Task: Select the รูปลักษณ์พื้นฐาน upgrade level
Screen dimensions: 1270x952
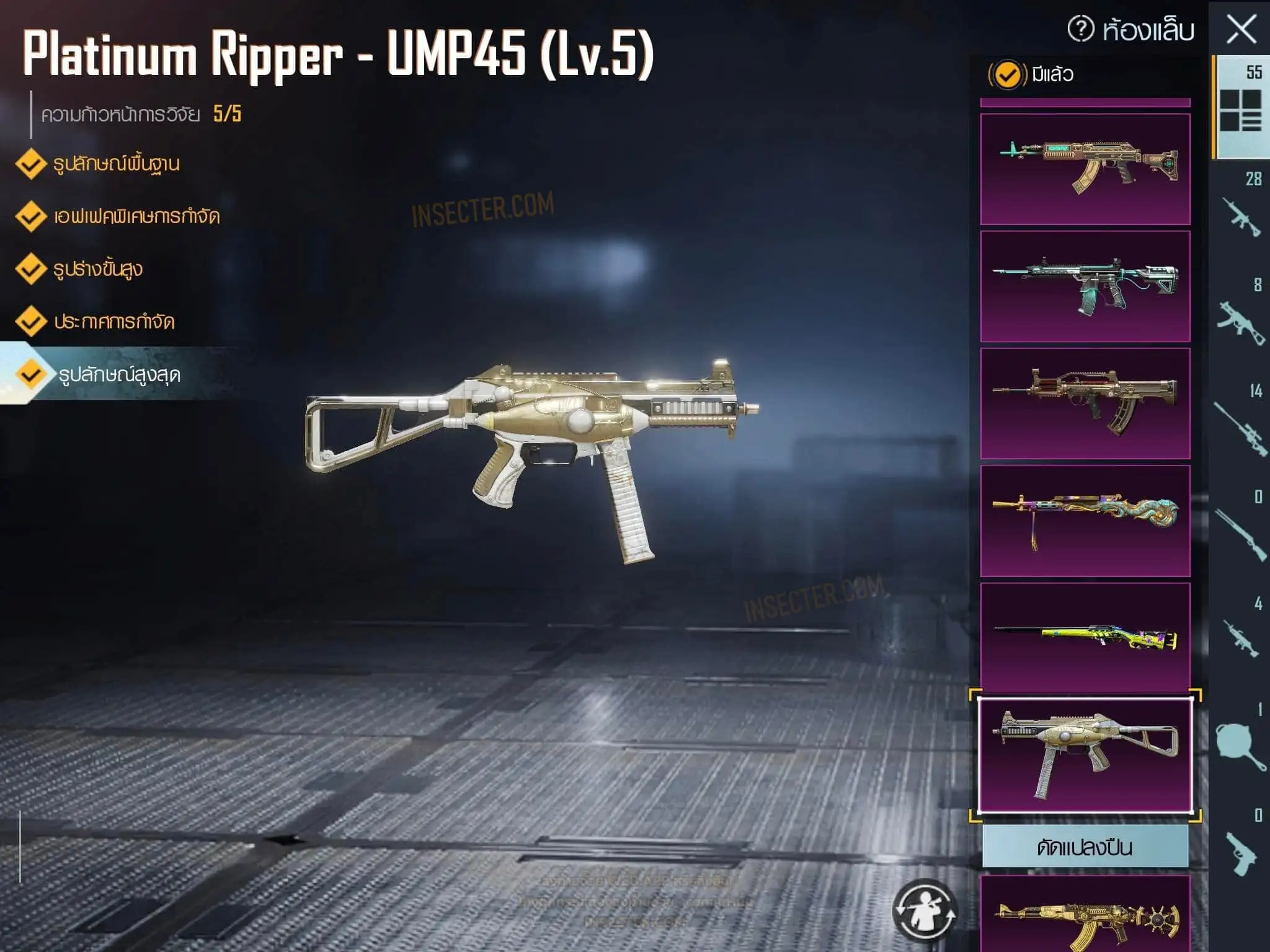Action: (115, 164)
